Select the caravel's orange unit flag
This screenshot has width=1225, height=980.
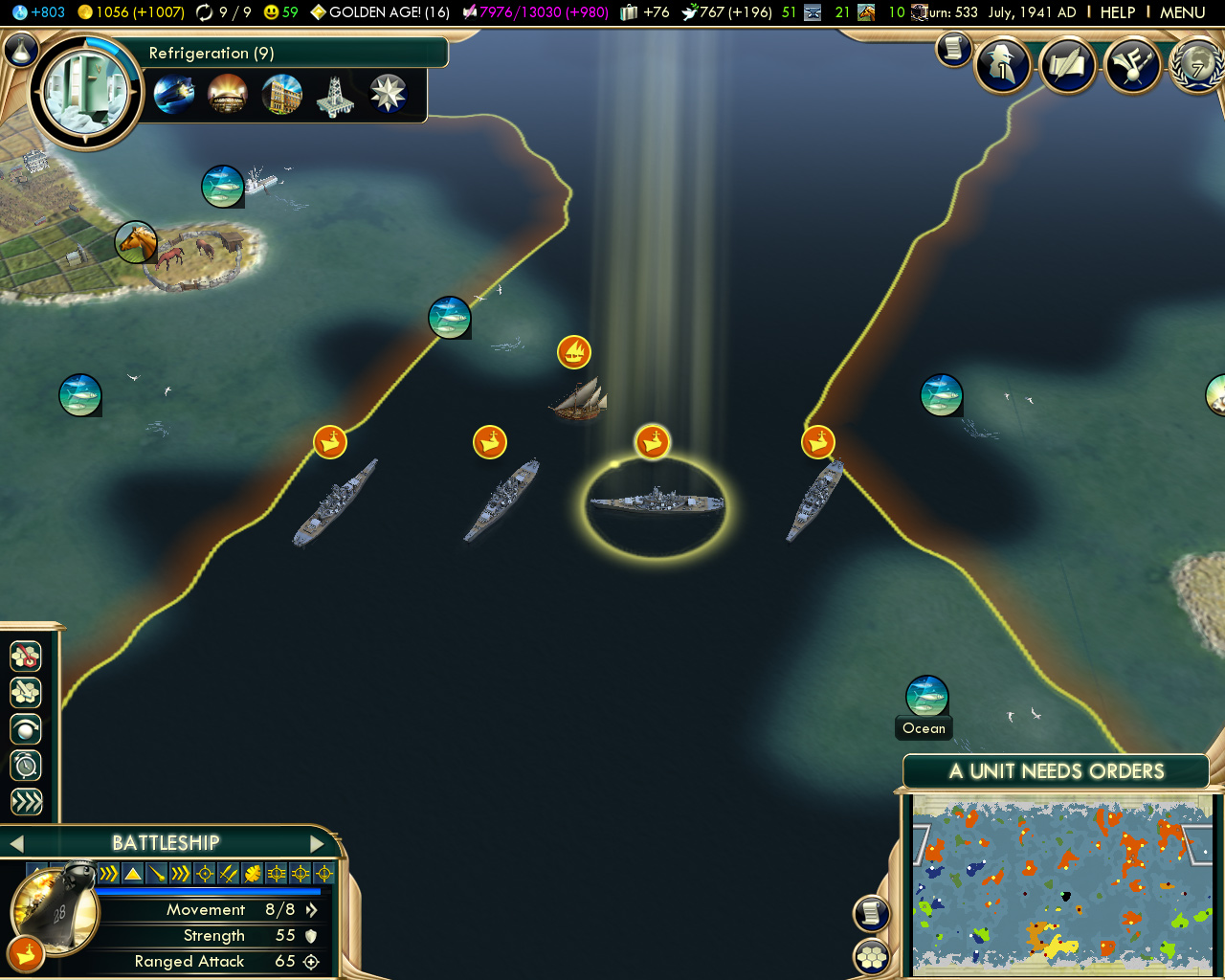[574, 351]
